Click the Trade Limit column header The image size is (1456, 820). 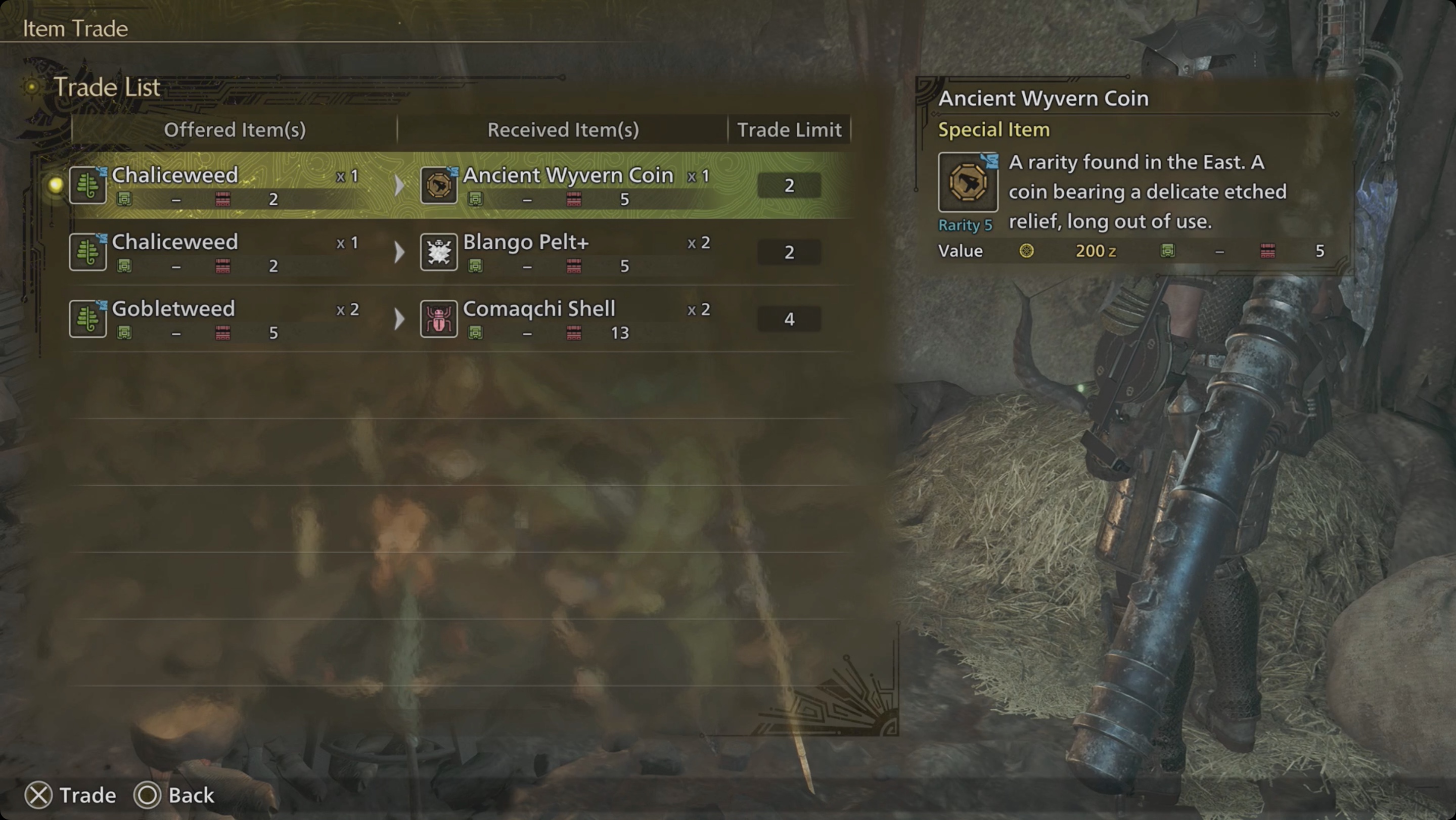(x=790, y=129)
